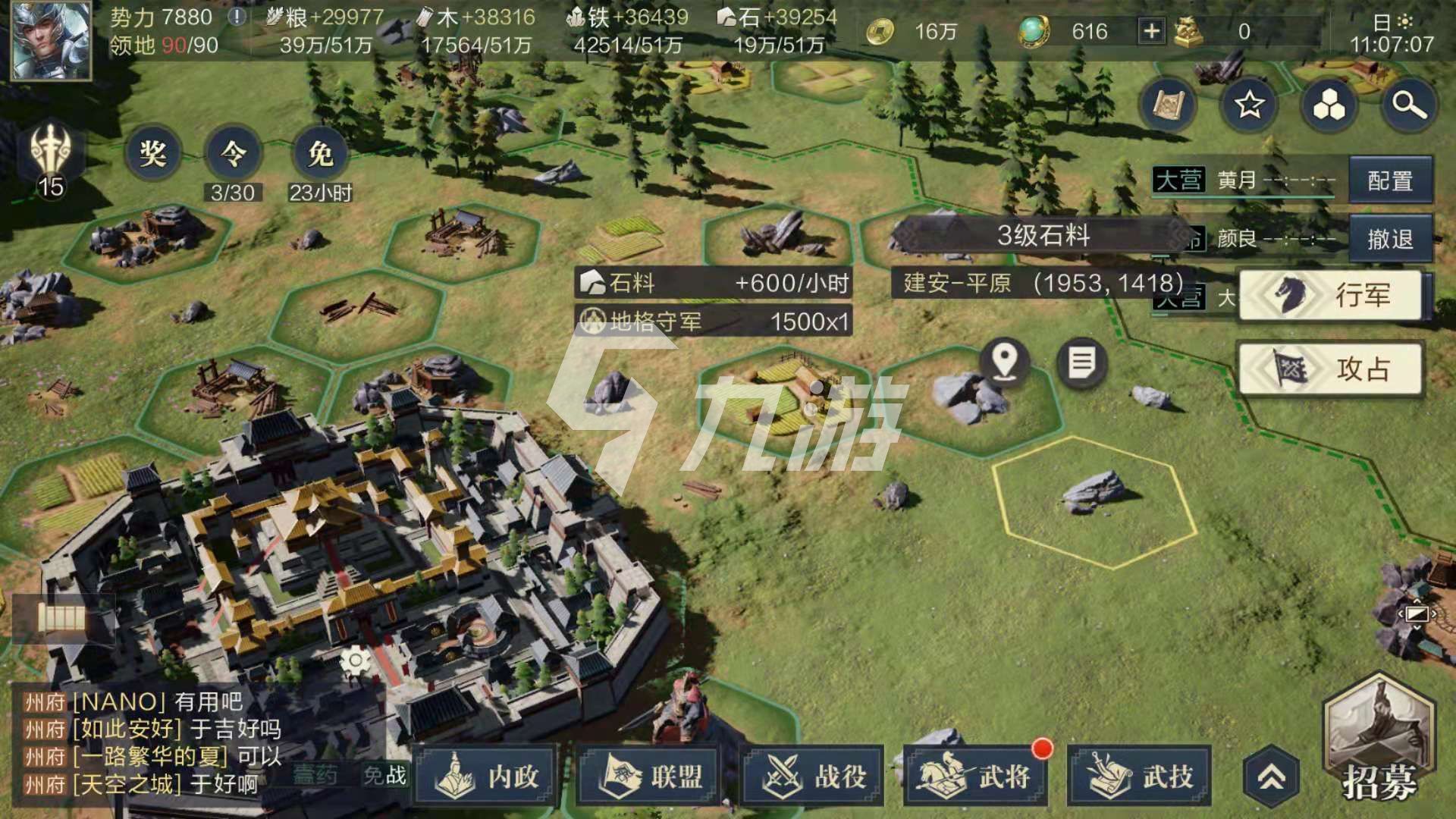Open the map scroll icon
1456x819 pixels.
point(1168,105)
